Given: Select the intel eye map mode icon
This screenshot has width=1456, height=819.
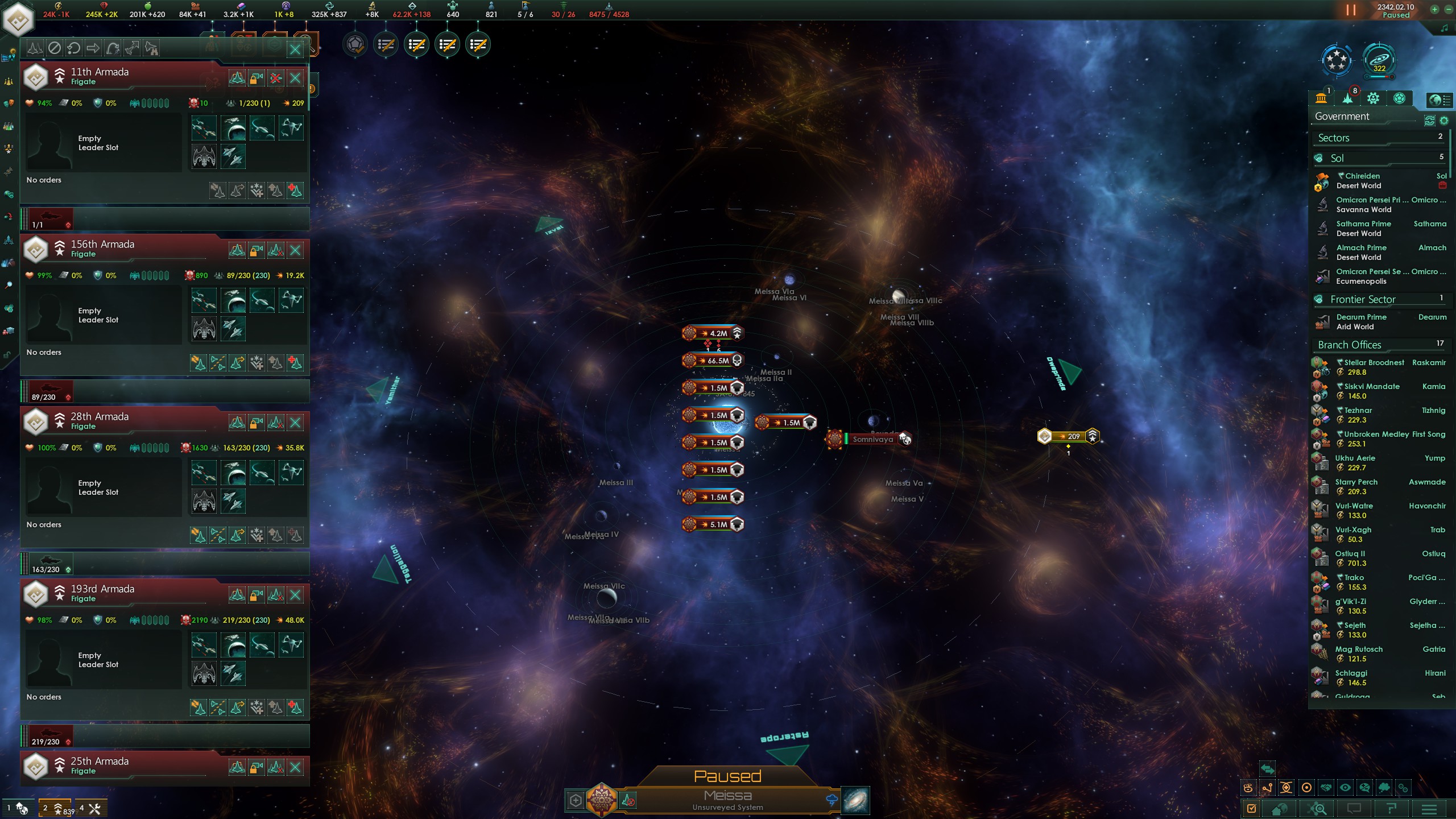Looking at the screenshot, I should tap(1345, 787).
